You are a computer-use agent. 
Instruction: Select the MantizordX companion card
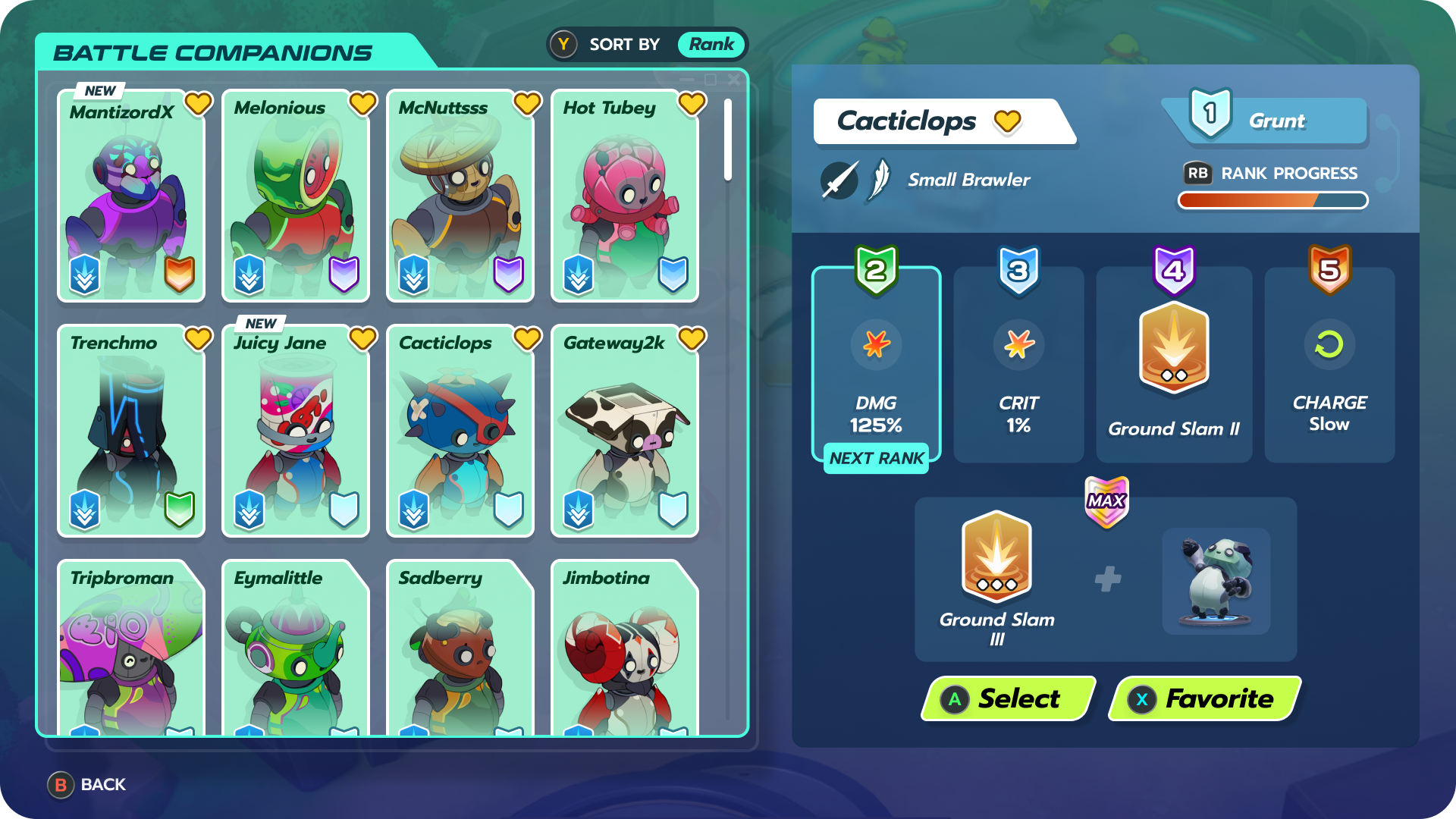pyautogui.click(x=131, y=197)
